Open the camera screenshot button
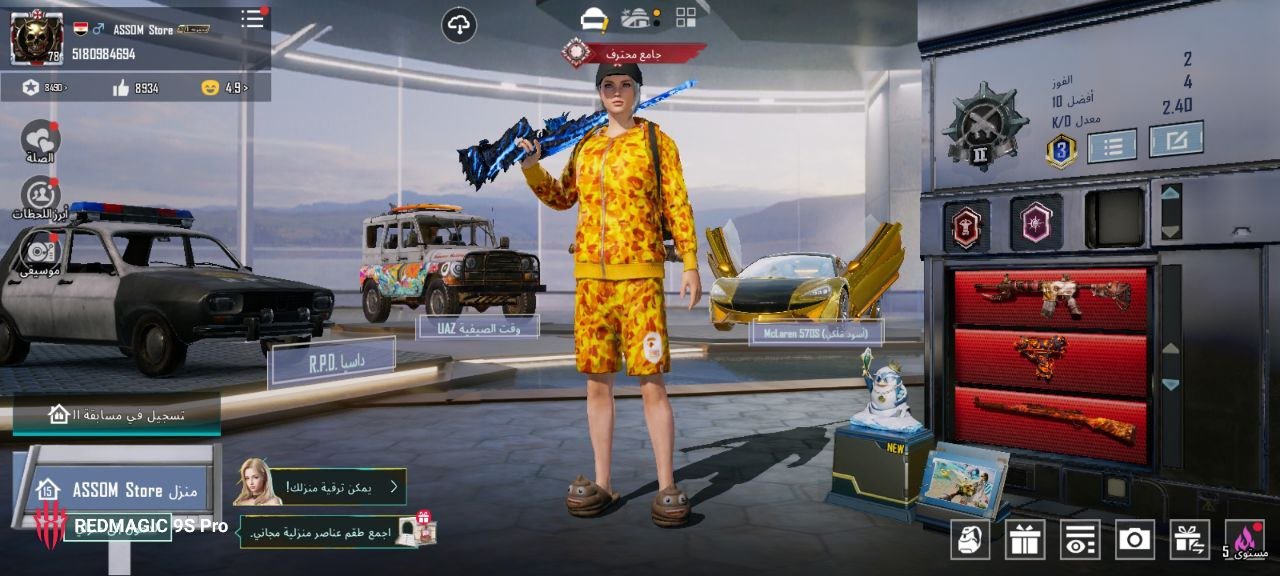Image resolution: width=1280 pixels, height=576 pixels. point(1135,539)
